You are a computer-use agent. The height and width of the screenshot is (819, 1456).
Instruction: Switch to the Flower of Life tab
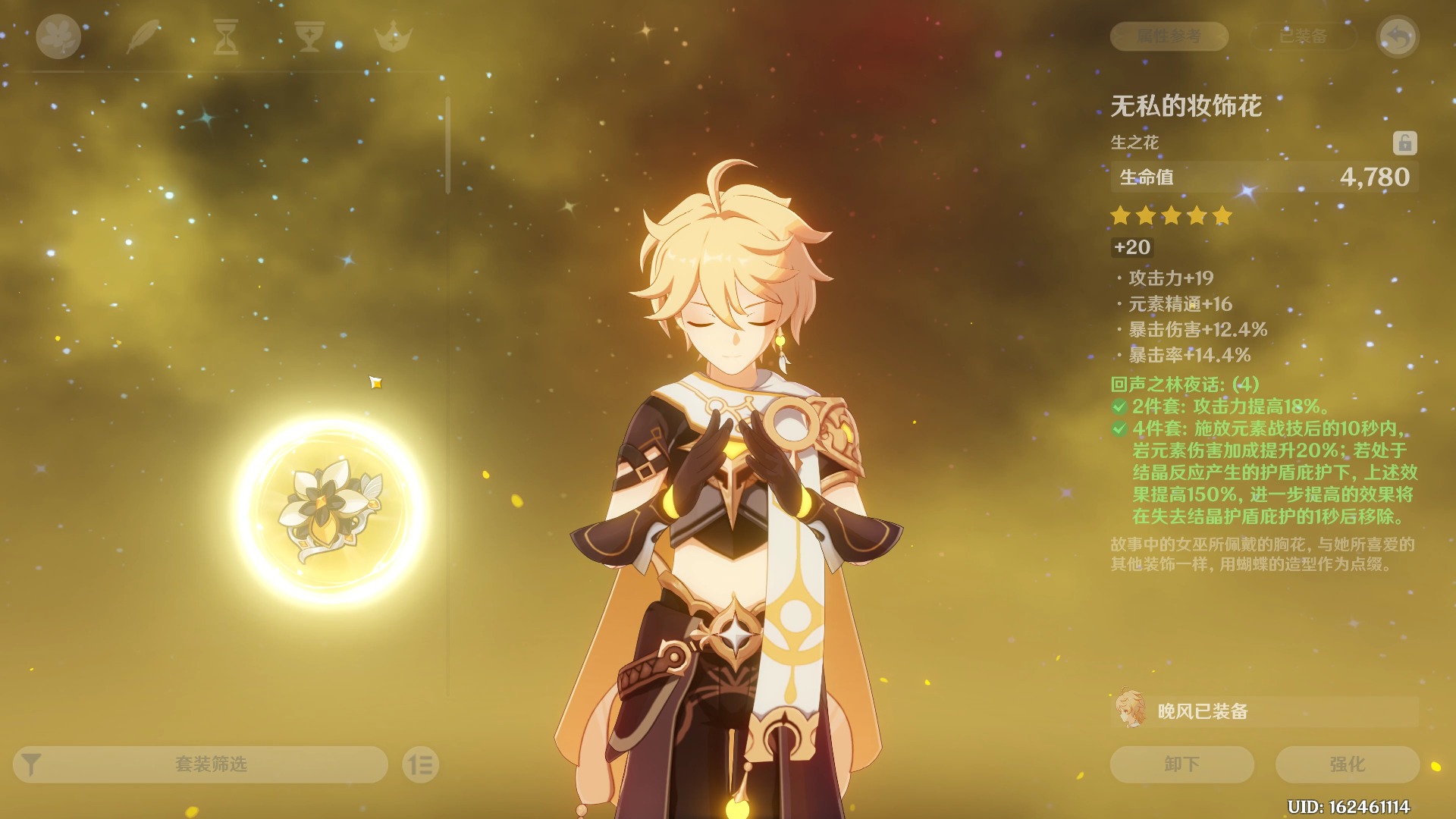coord(58,36)
